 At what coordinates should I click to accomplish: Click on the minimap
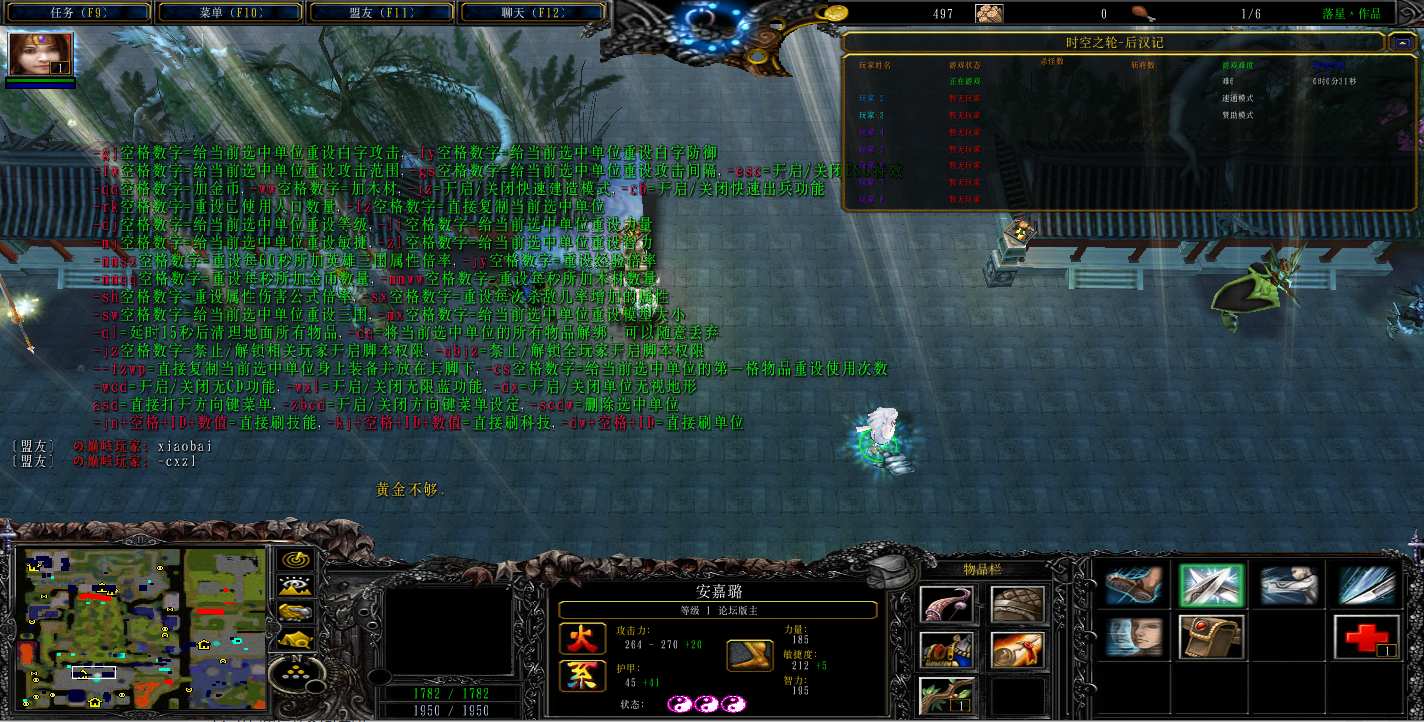click(141, 626)
